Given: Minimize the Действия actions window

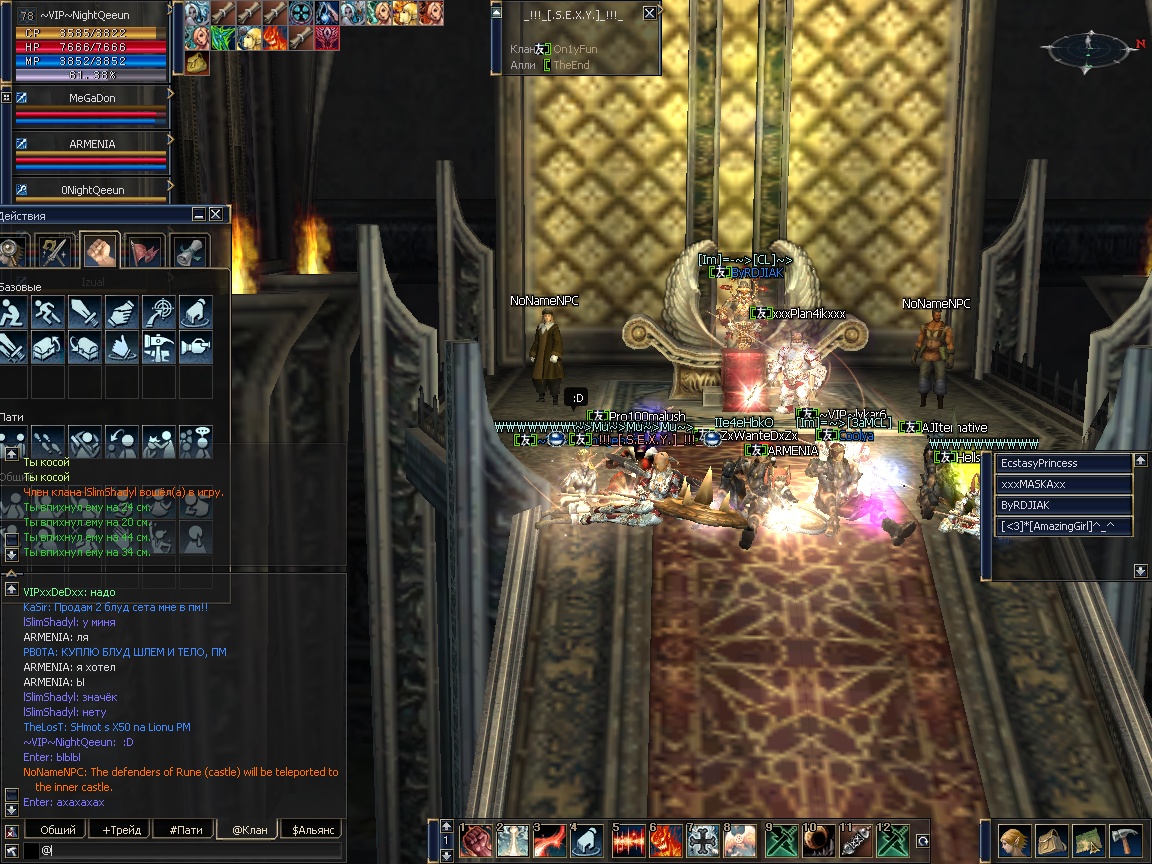Looking at the screenshot, I should (200, 214).
